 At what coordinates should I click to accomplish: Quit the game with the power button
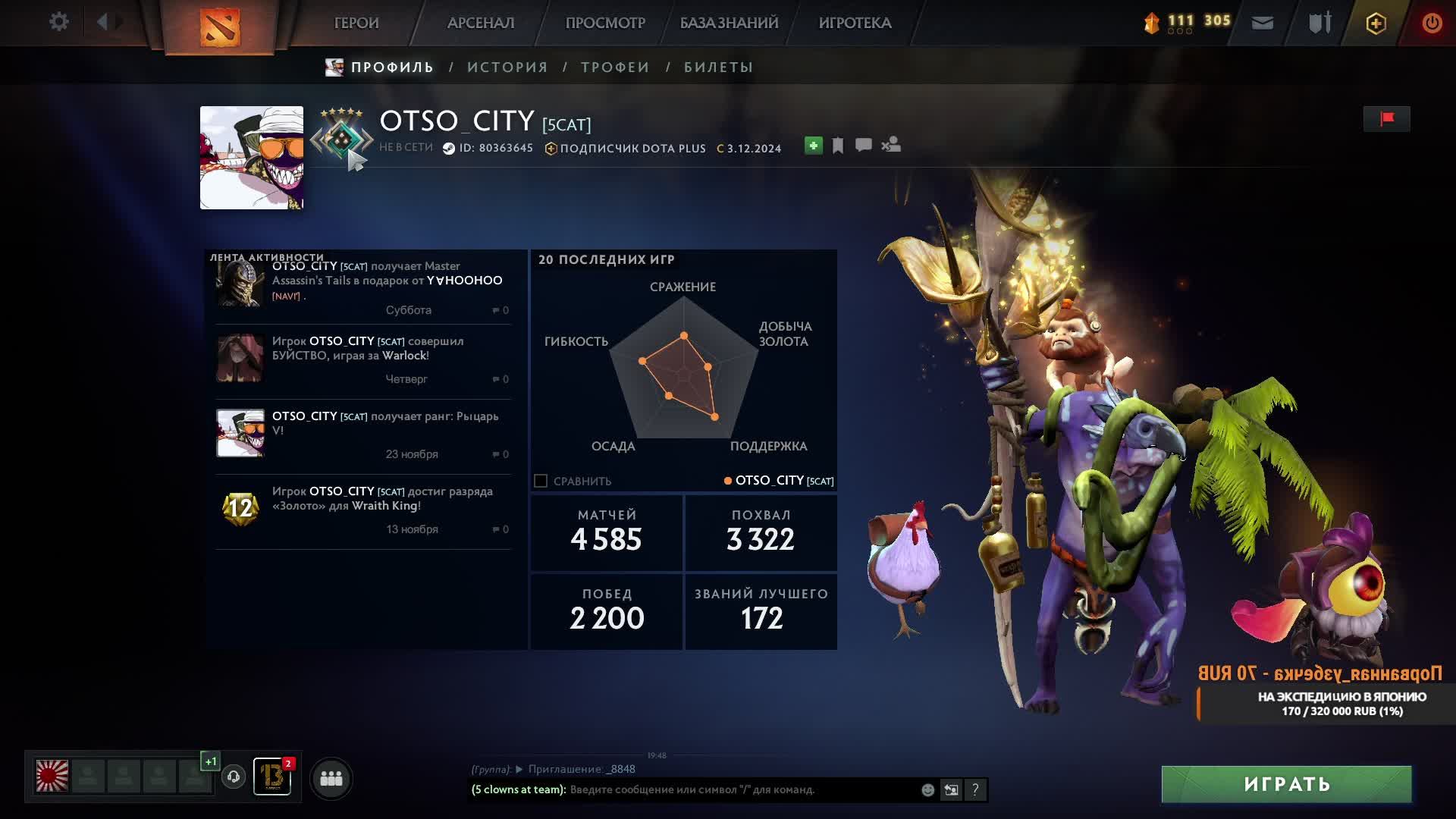1432,23
